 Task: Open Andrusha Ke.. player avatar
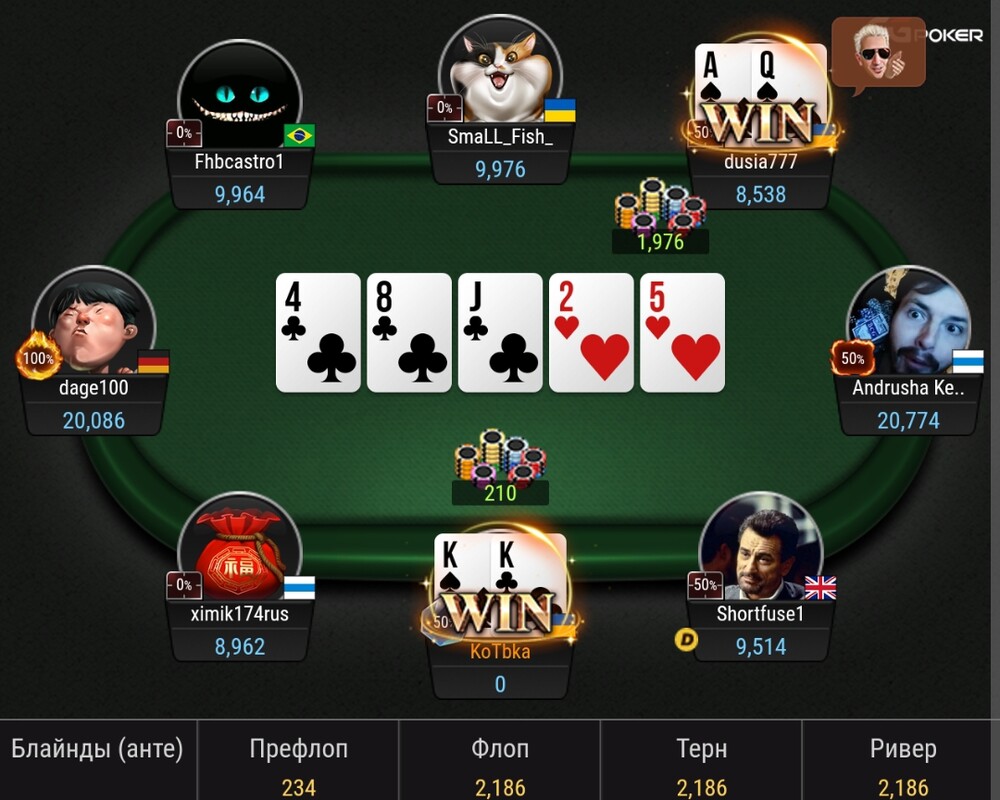[x=908, y=325]
